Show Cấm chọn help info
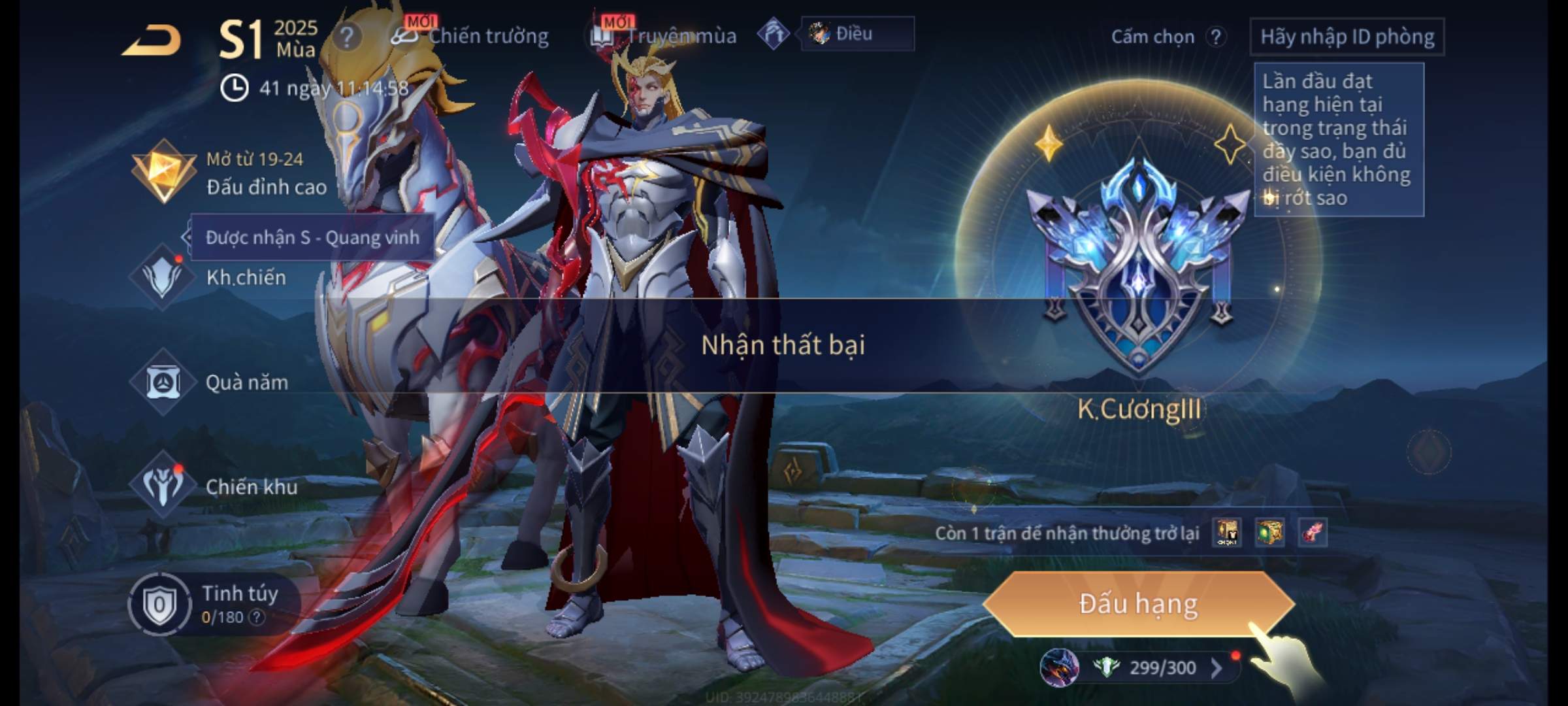 [x=1215, y=37]
